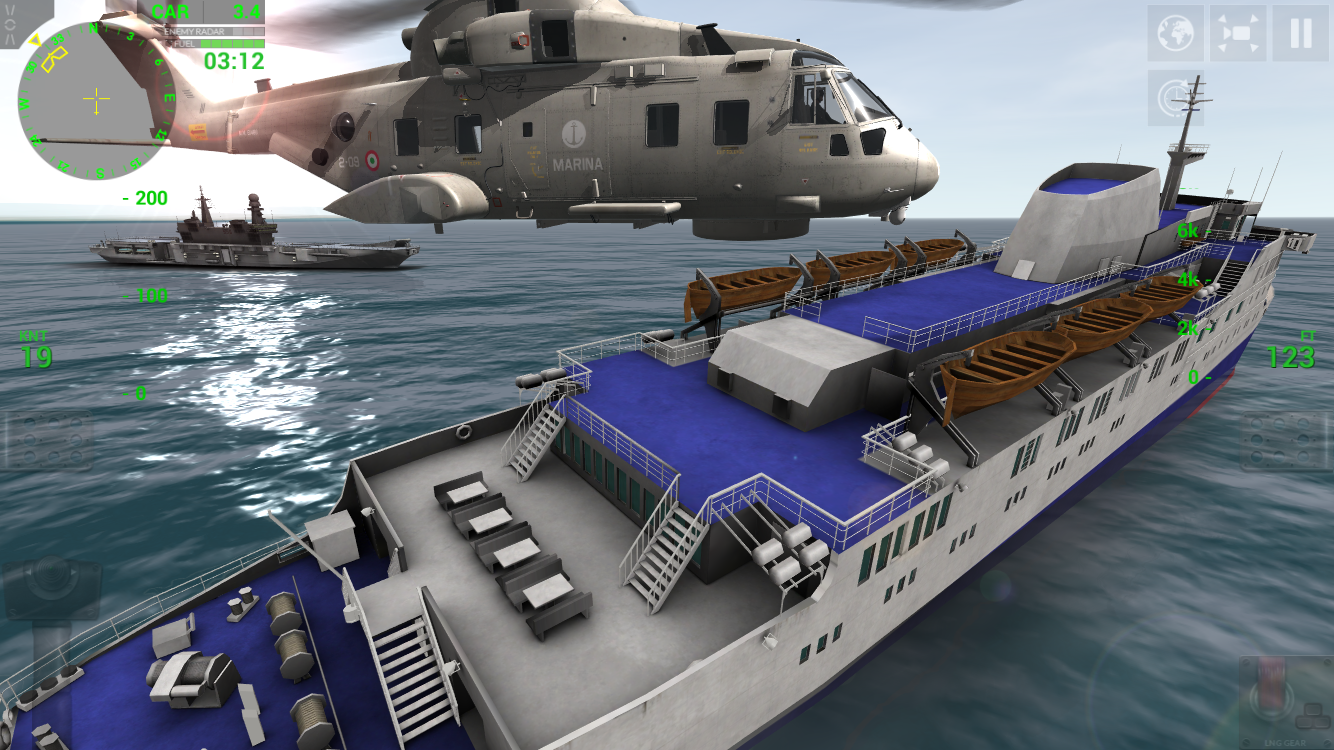Select the compass gauge instrument
Screen dimensions: 1334x750
95,97
